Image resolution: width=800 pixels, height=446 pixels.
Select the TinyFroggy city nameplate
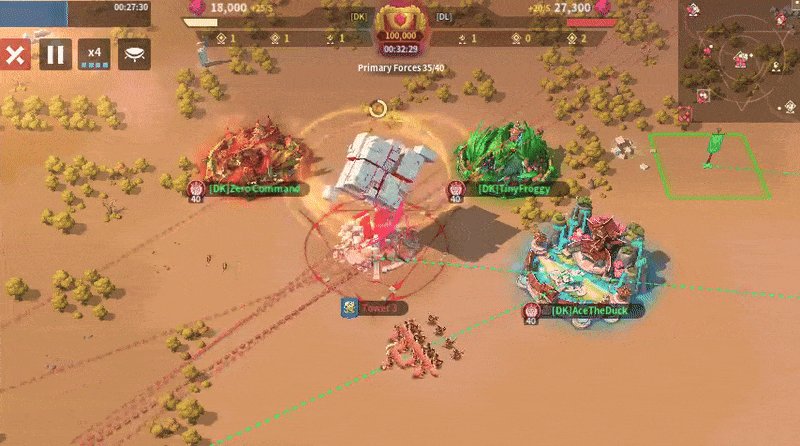[510, 188]
